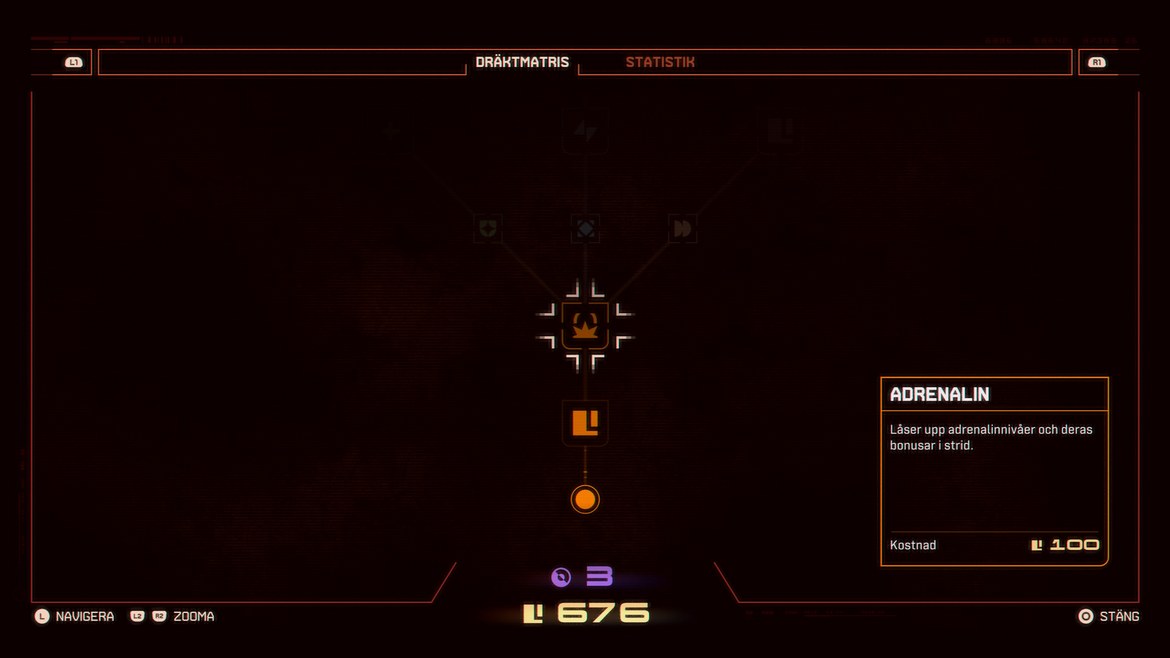Pick the dim diamond node above Adrenalin

click(585, 229)
